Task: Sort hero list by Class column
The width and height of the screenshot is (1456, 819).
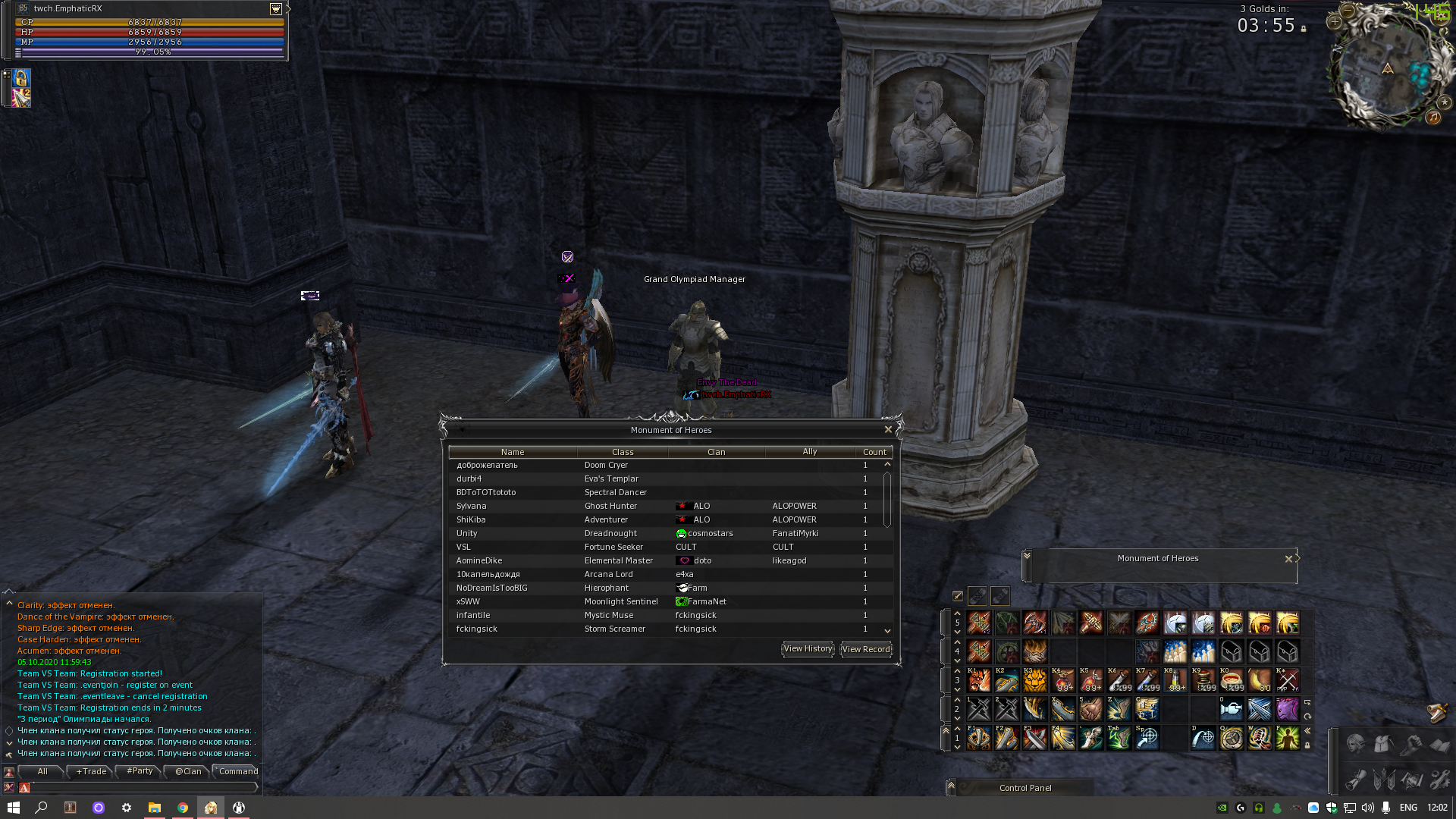Action: point(623,452)
